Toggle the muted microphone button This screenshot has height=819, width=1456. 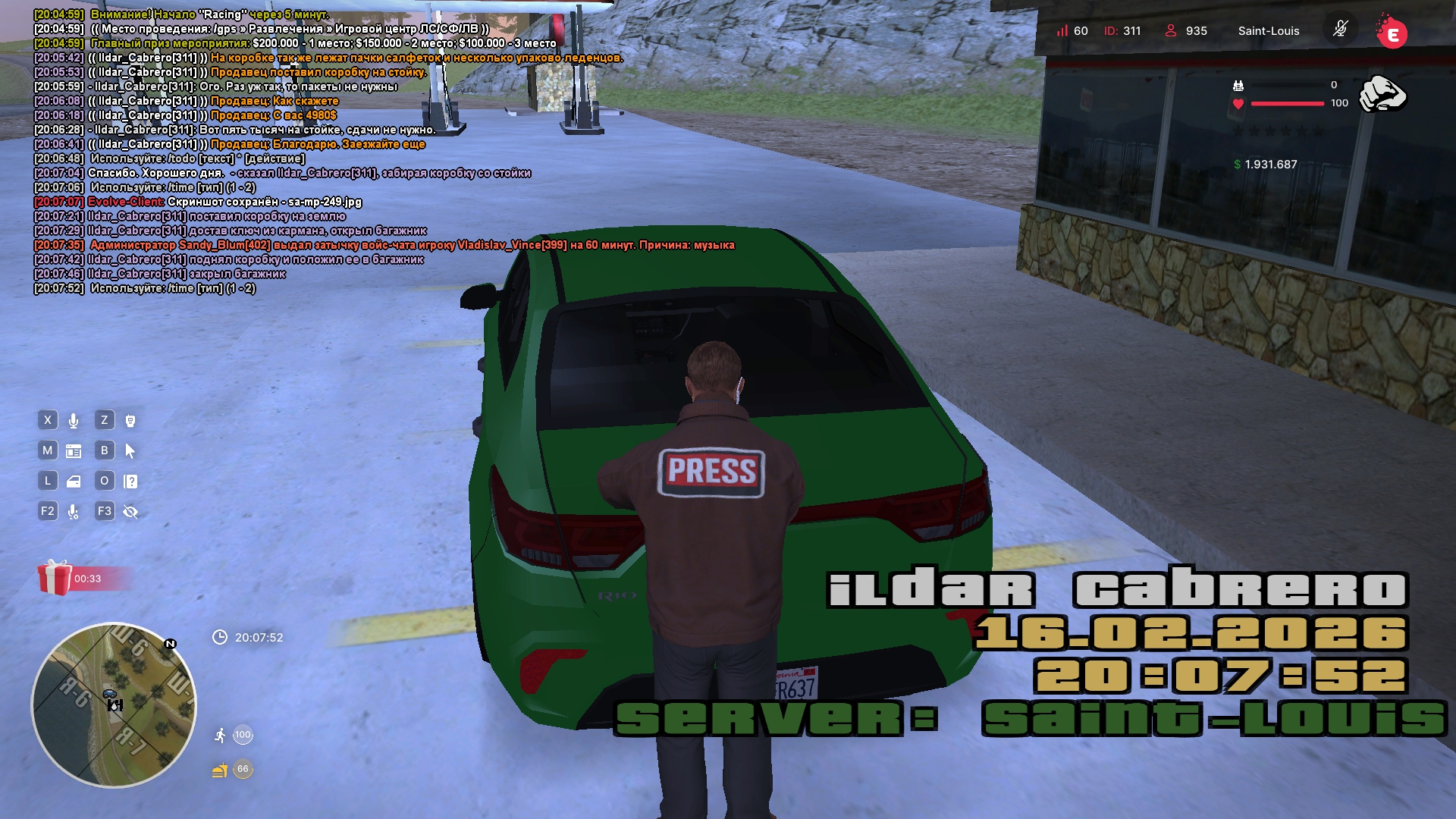tap(1340, 30)
